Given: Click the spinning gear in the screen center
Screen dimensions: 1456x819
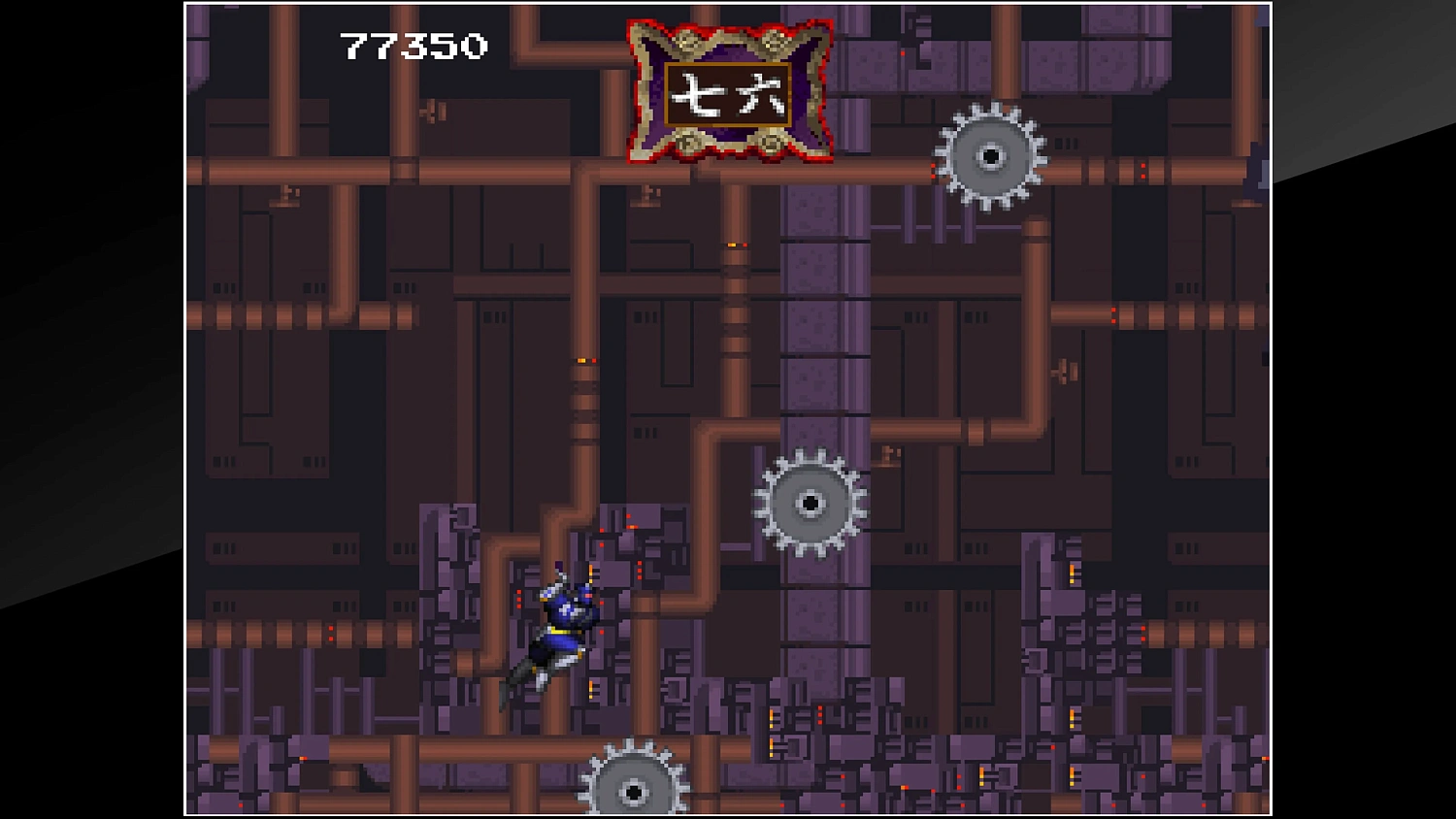Looking at the screenshot, I should (x=811, y=503).
